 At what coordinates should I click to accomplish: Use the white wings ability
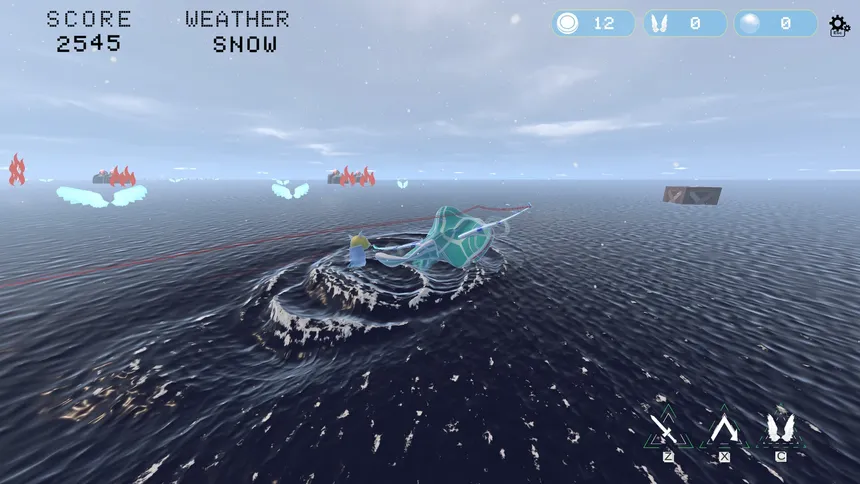click(780, 431)
